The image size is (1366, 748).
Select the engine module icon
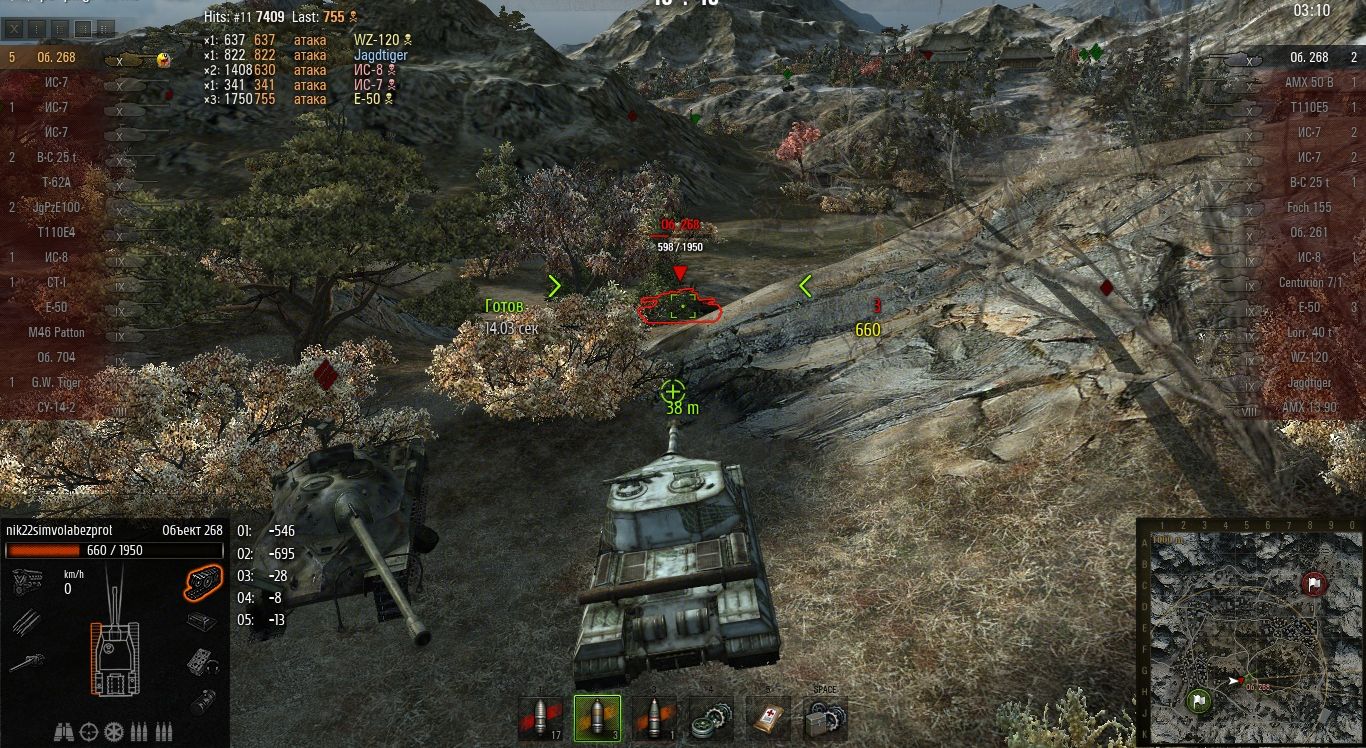click(27, 580)
